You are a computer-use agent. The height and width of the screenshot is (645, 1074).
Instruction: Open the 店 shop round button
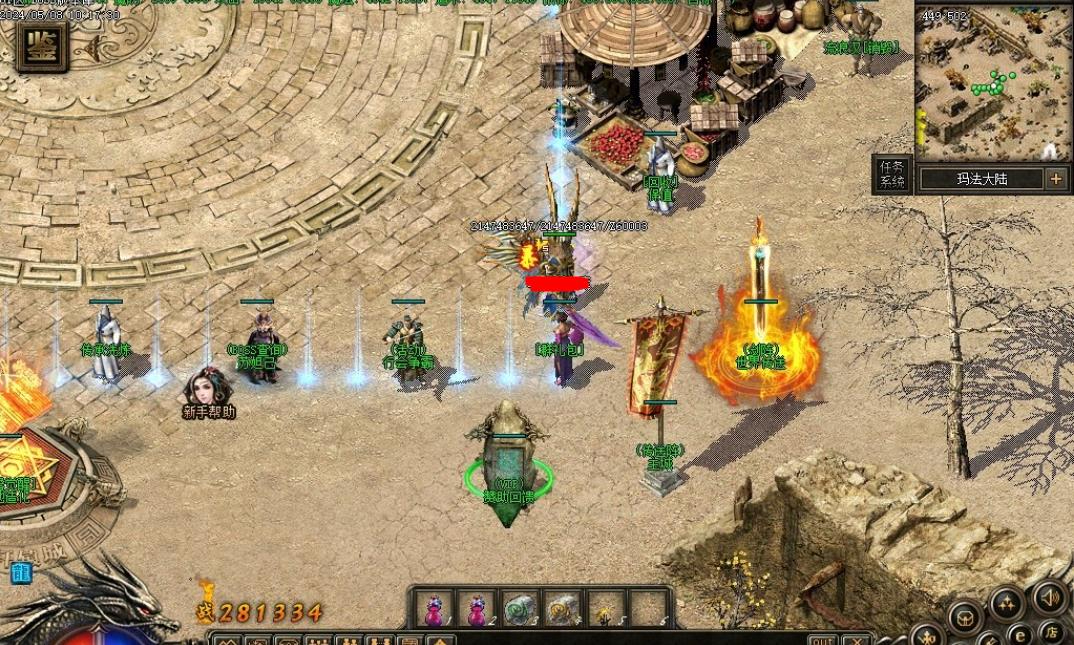click(1051, 631)
